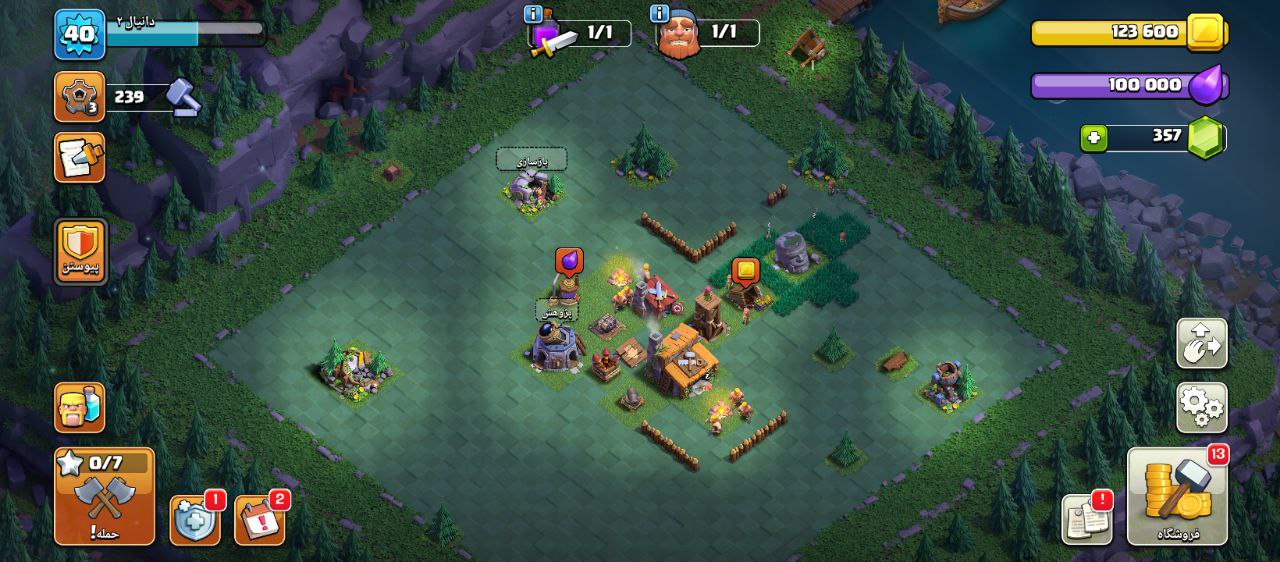Image resolution: width=1280 pixels, height=562 pixels.
Task: Open the hand swap layout button
Action: coord(1201,344)
